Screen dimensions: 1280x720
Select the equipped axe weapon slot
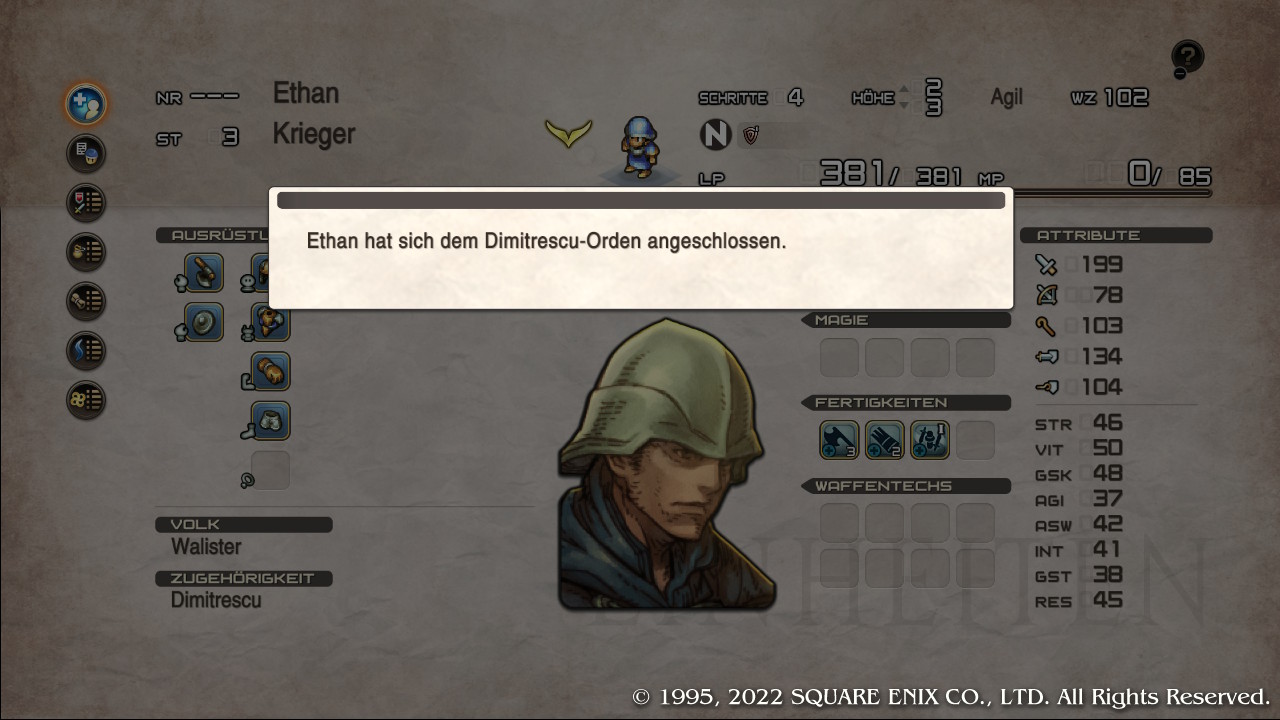pos(204,273)
